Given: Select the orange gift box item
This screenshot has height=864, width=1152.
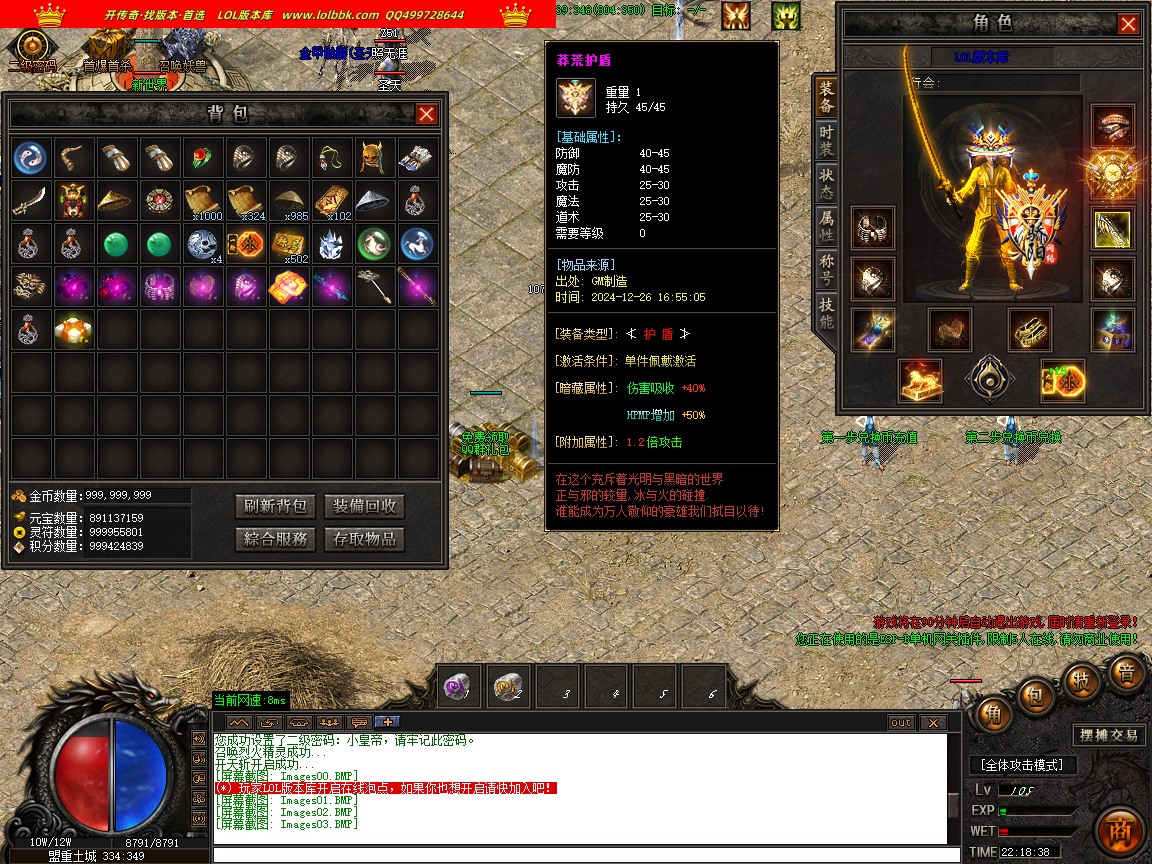Looking at the screenshot, I should coord(74,329).
